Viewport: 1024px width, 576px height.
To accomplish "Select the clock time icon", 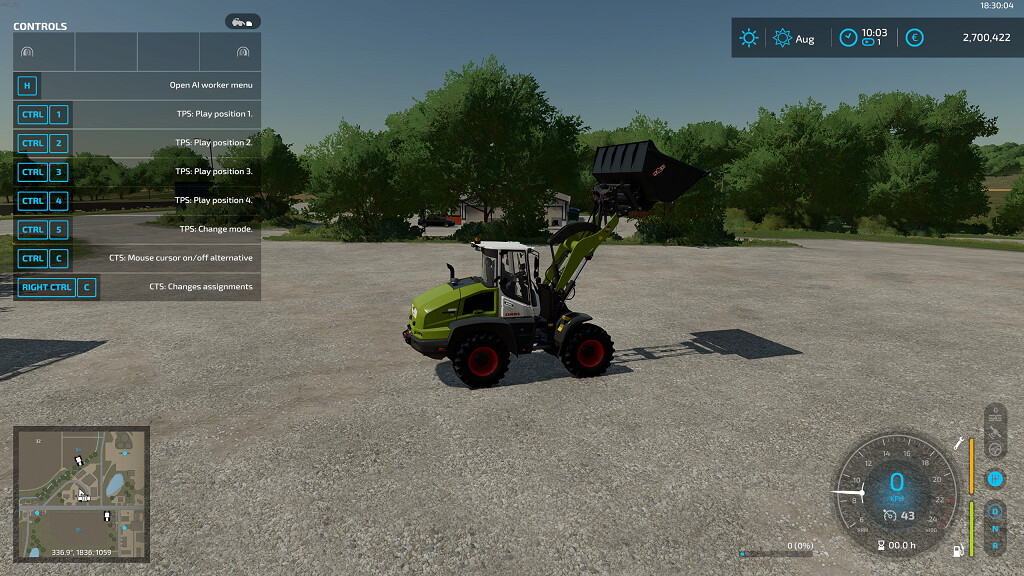I will 848,37.
